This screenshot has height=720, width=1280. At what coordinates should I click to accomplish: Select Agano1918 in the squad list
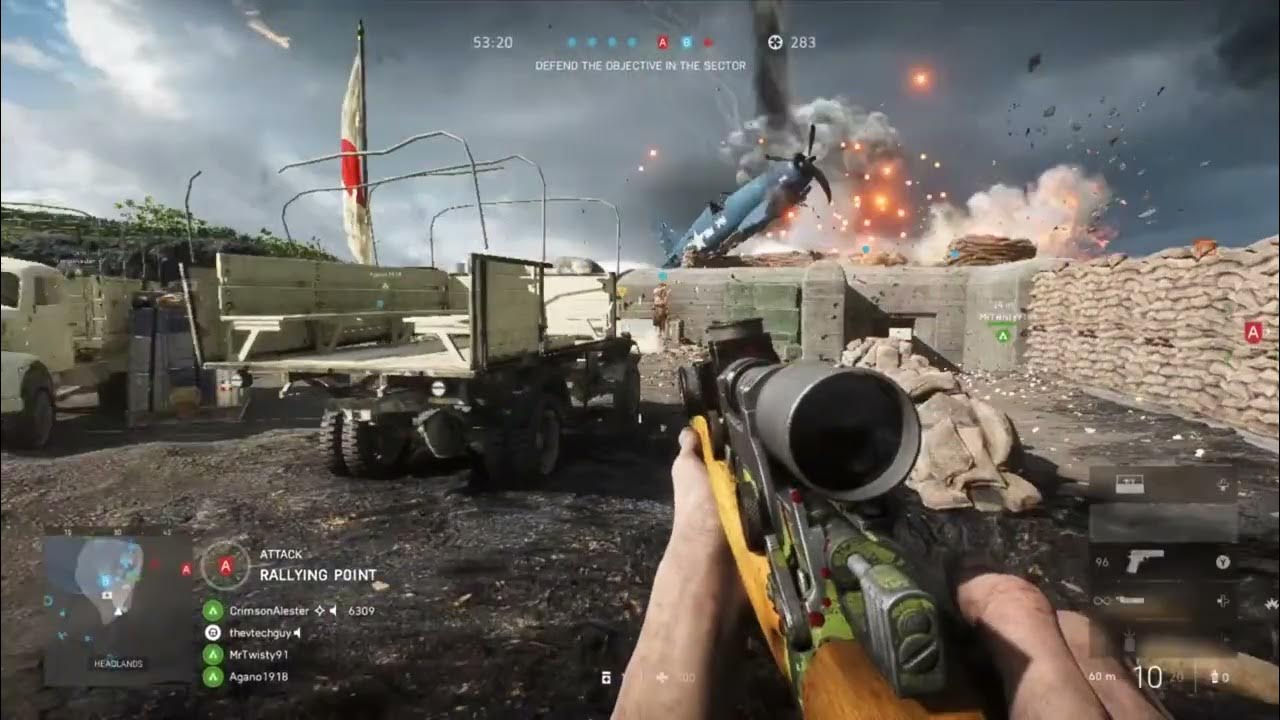click(256, 676)
